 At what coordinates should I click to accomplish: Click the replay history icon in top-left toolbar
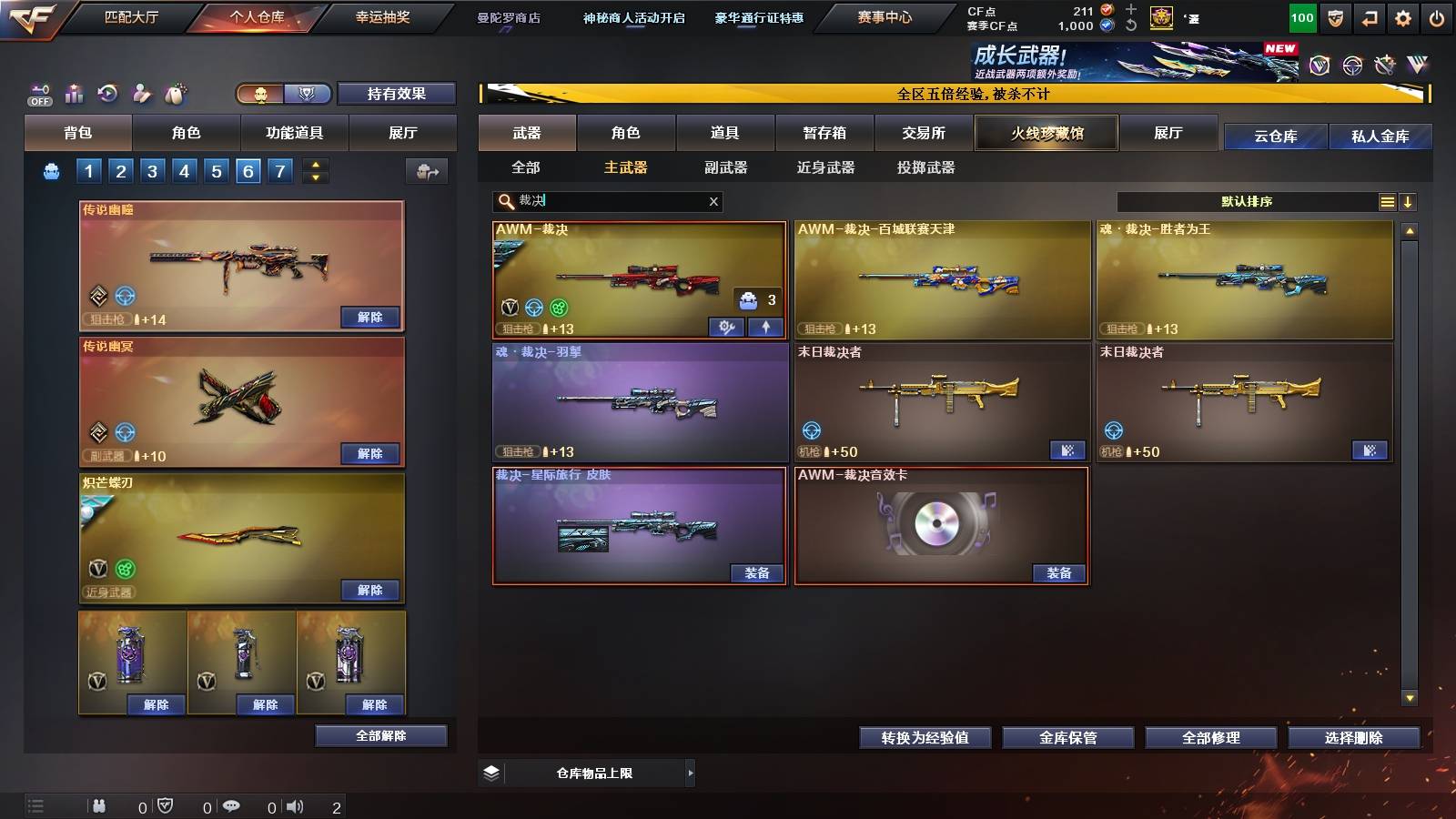(x=107, y=91)
